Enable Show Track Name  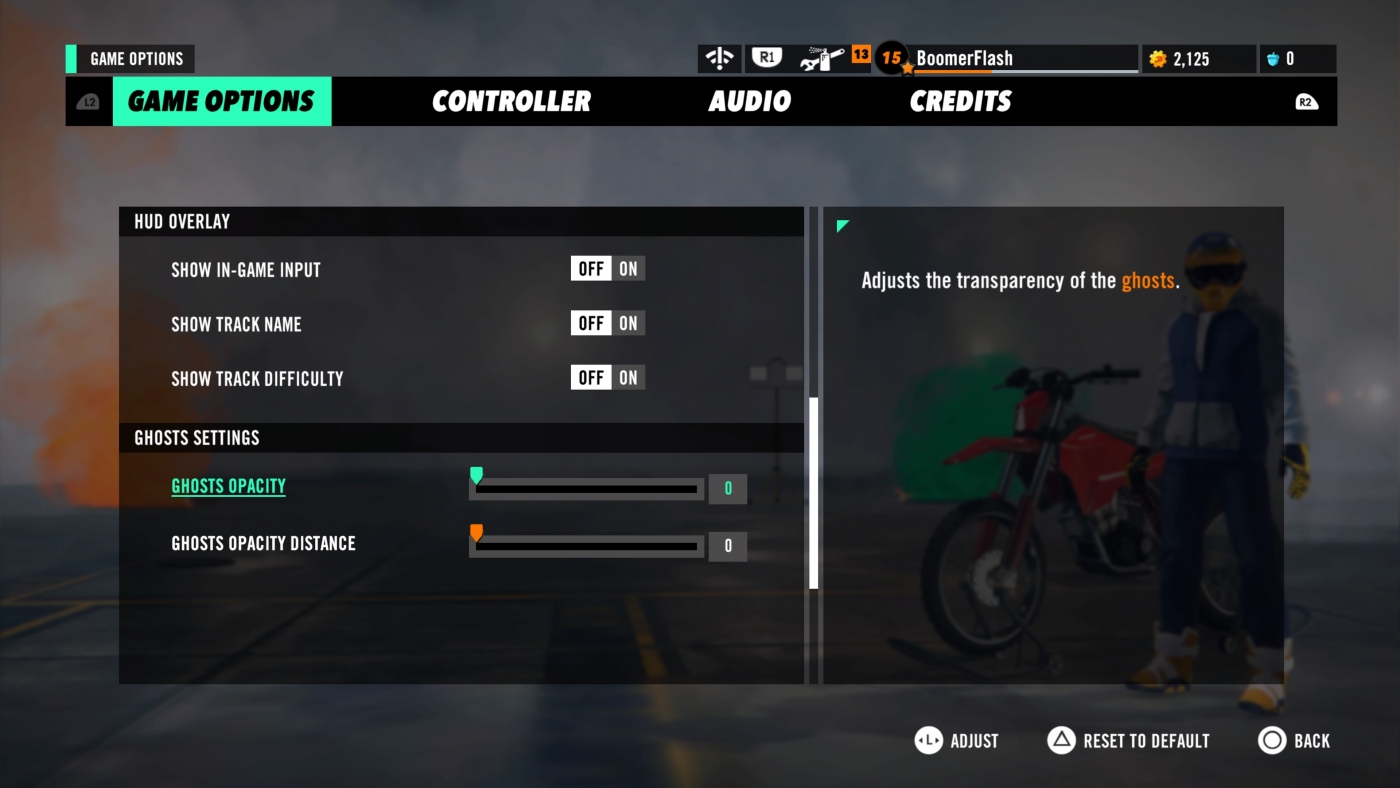point(630,322)
